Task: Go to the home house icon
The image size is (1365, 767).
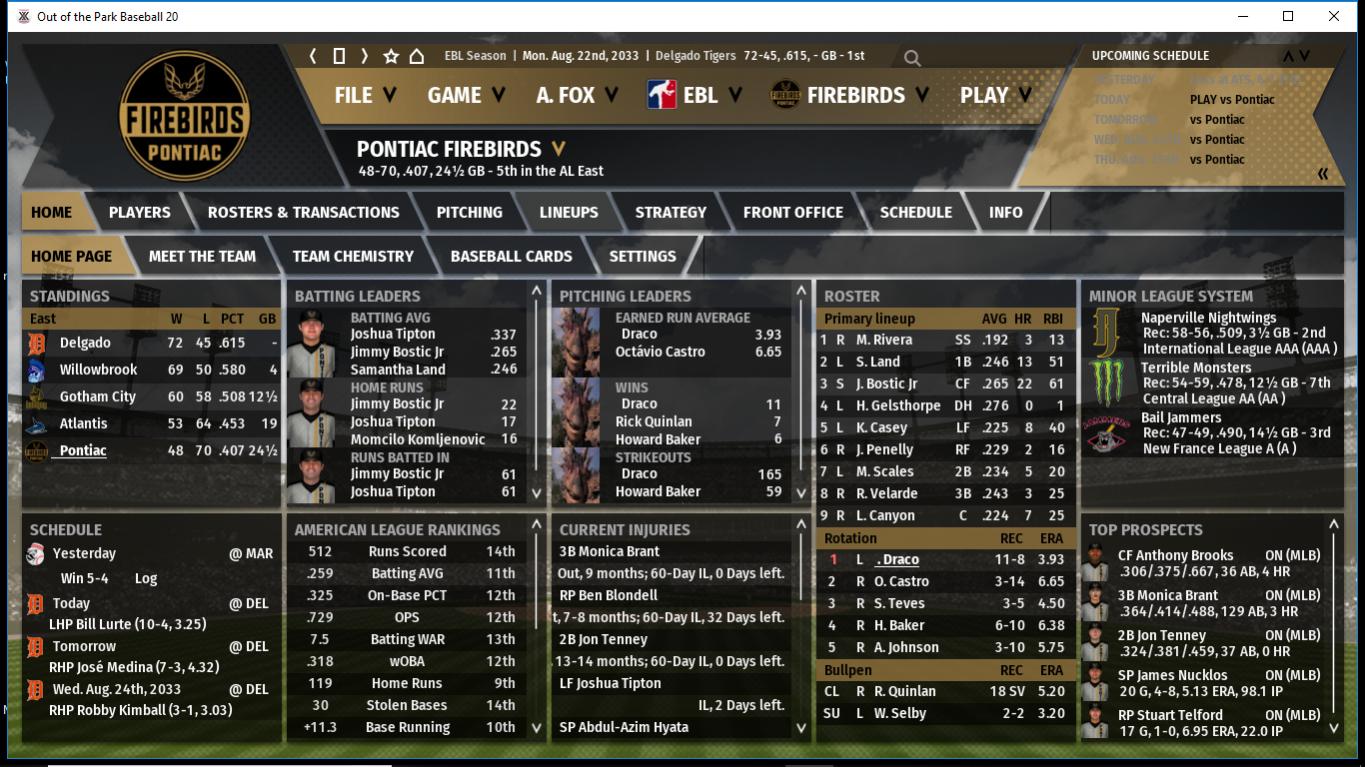Action: tap(417, 56)
